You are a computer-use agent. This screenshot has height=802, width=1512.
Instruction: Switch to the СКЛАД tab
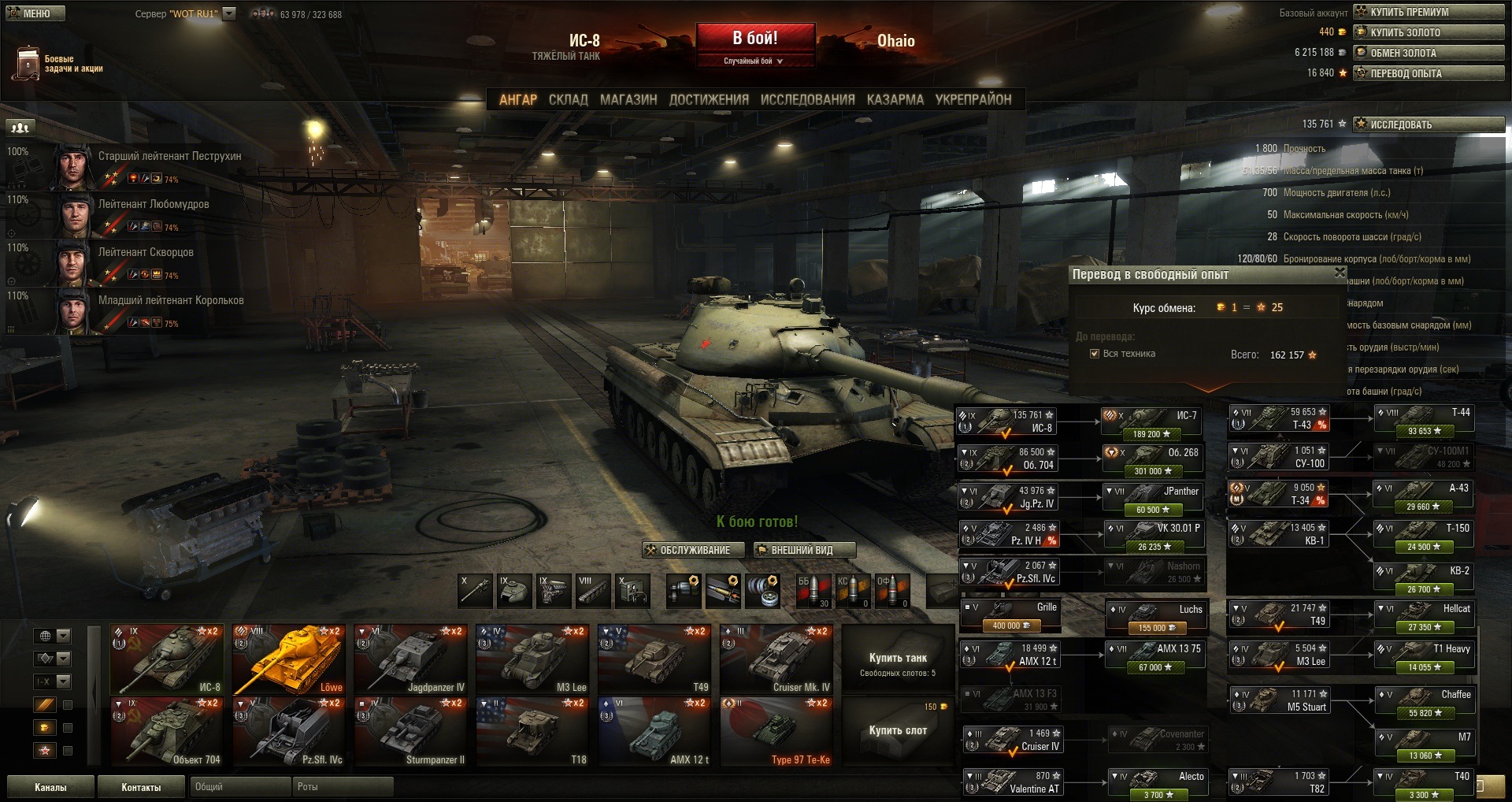[568, 100]
